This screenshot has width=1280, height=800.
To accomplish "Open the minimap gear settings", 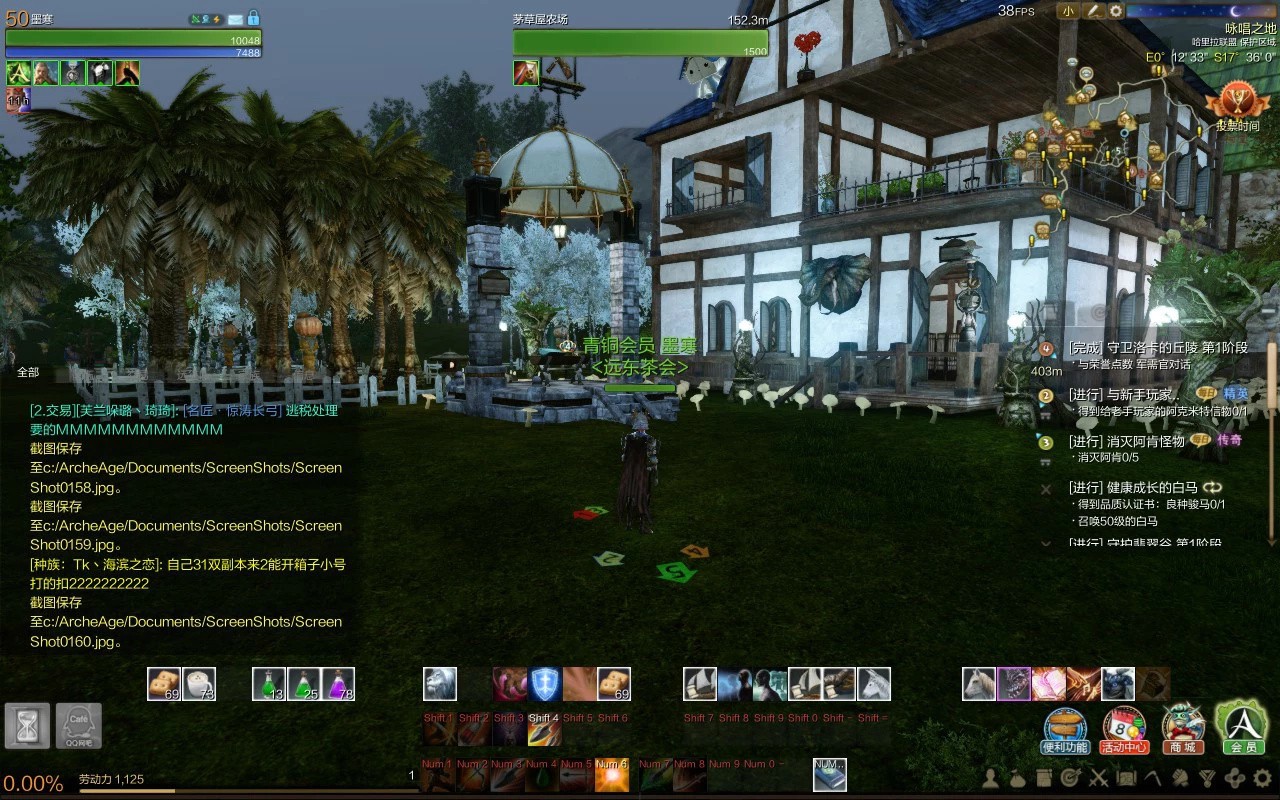I will (x=1116, y=11).
